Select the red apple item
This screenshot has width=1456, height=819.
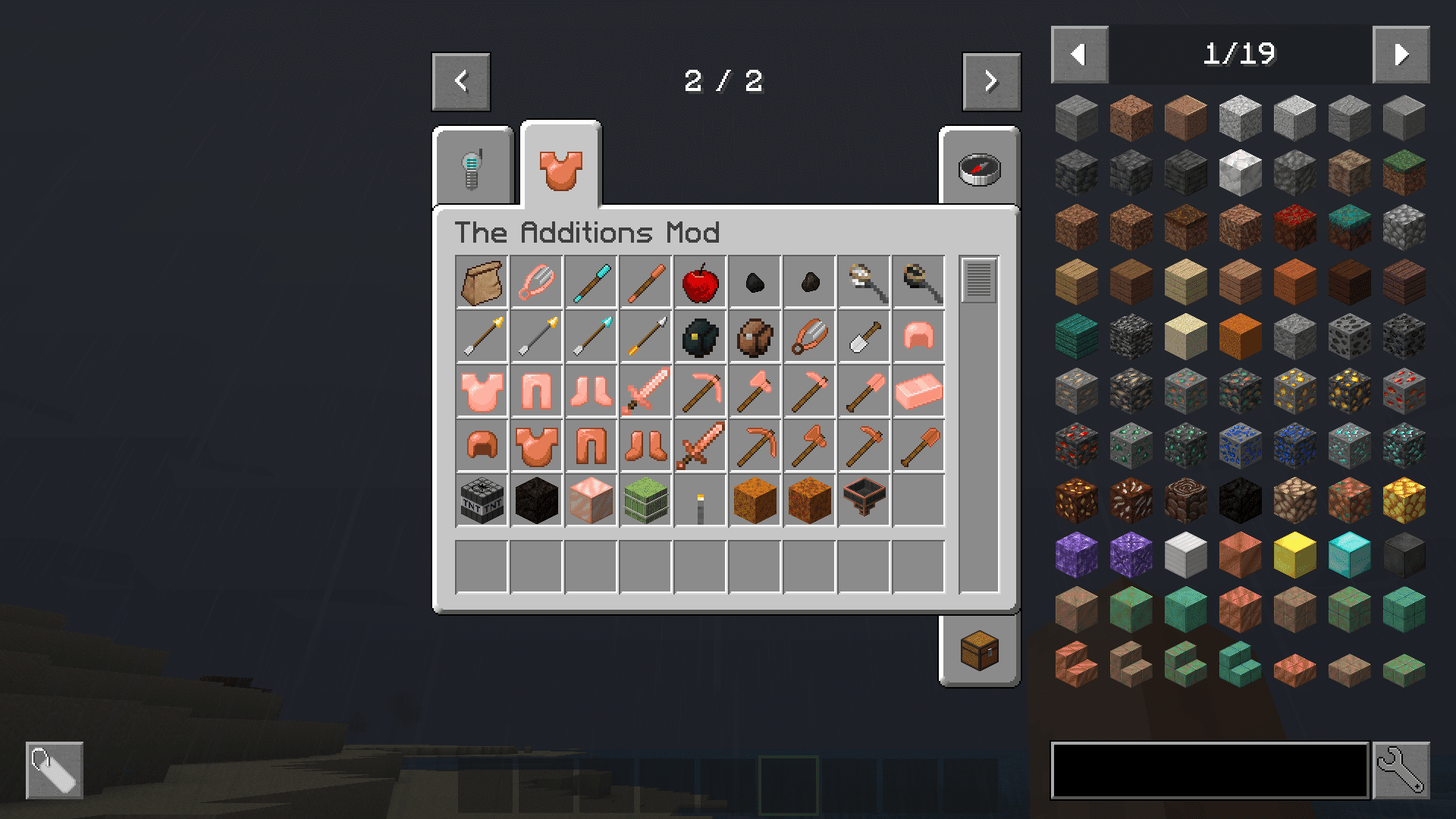[x=700, y=282]
